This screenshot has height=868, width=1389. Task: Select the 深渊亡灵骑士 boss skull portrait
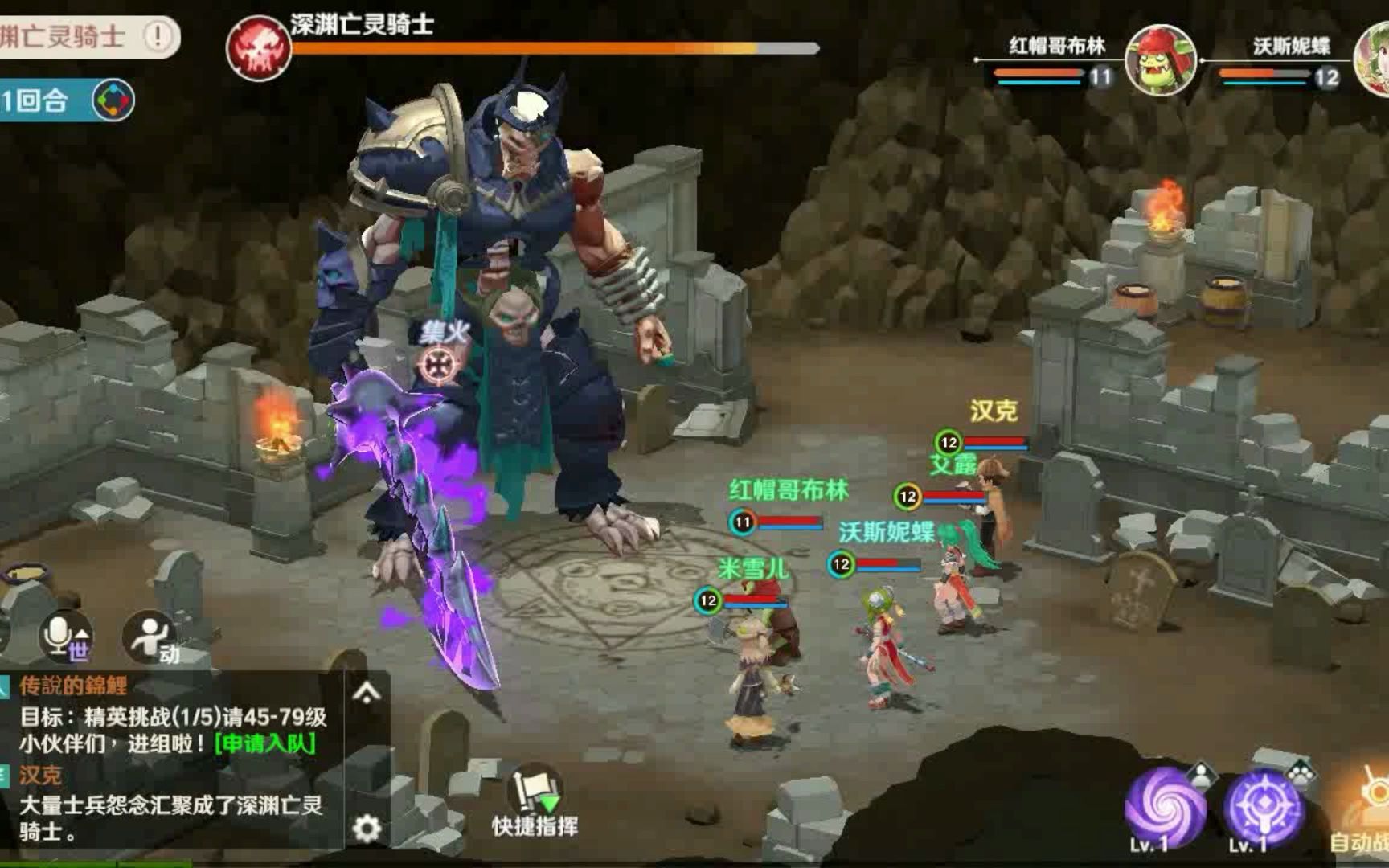tap(258, 48)
